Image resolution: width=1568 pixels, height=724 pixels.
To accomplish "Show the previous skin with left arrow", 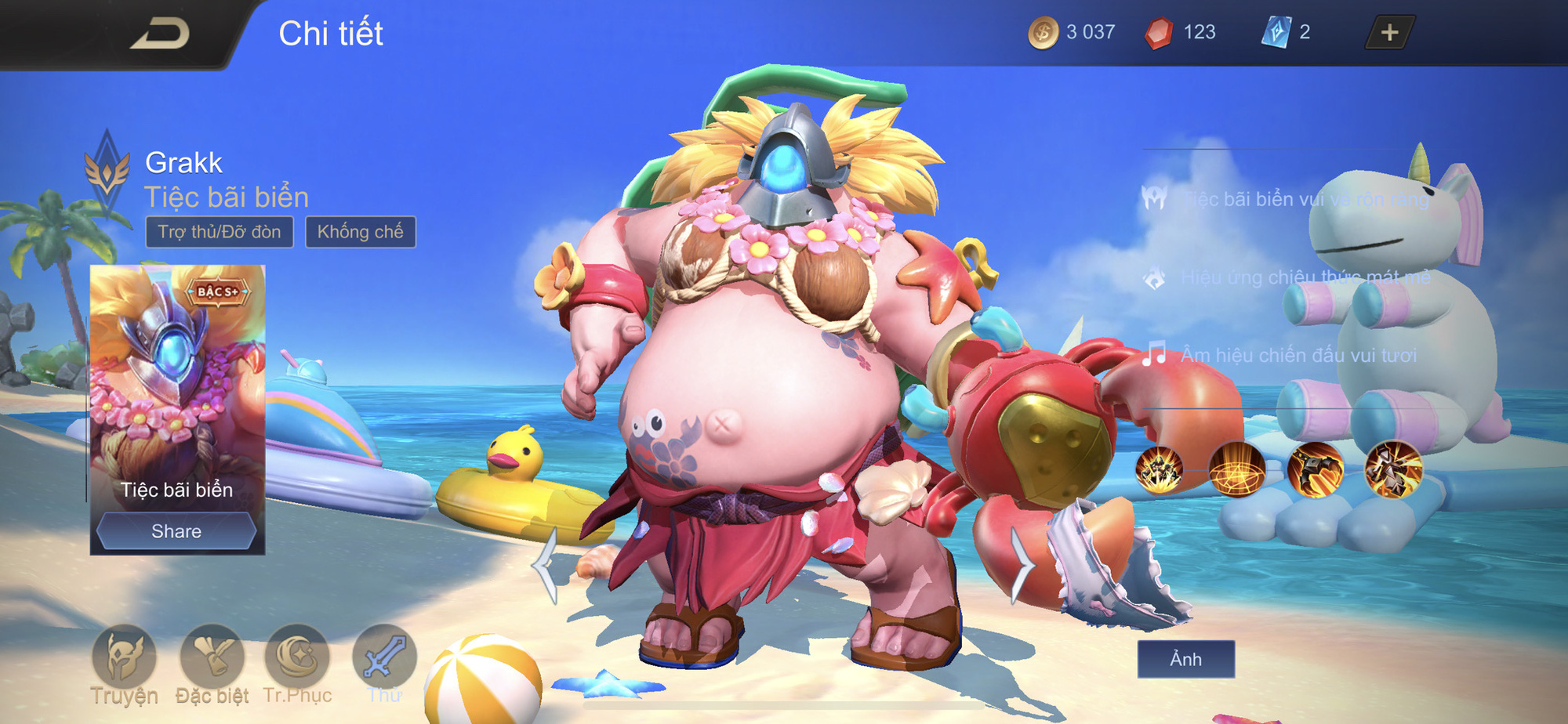I will tap(546, 566).
